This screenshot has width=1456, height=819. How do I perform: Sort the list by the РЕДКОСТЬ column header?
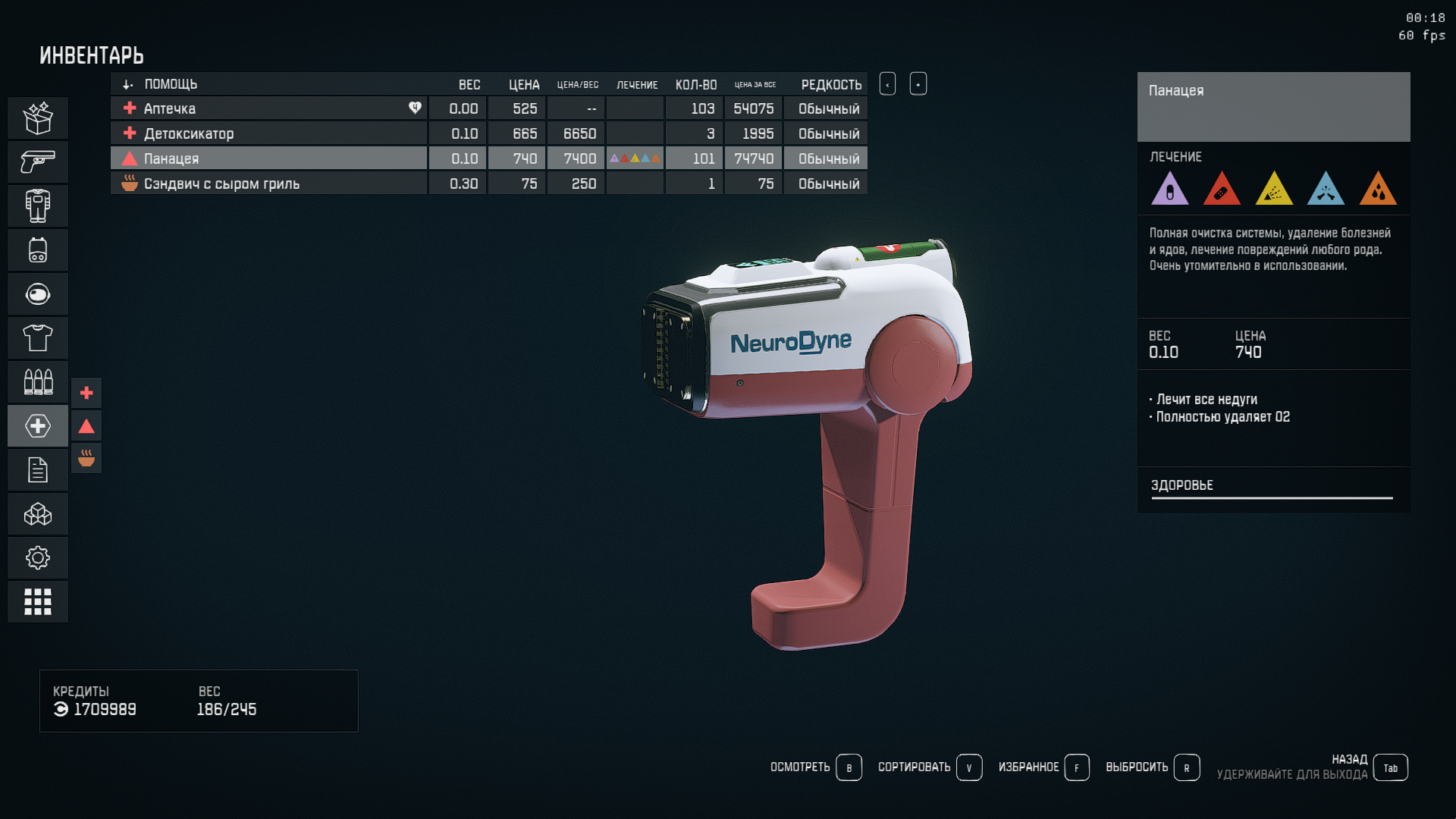830,84
